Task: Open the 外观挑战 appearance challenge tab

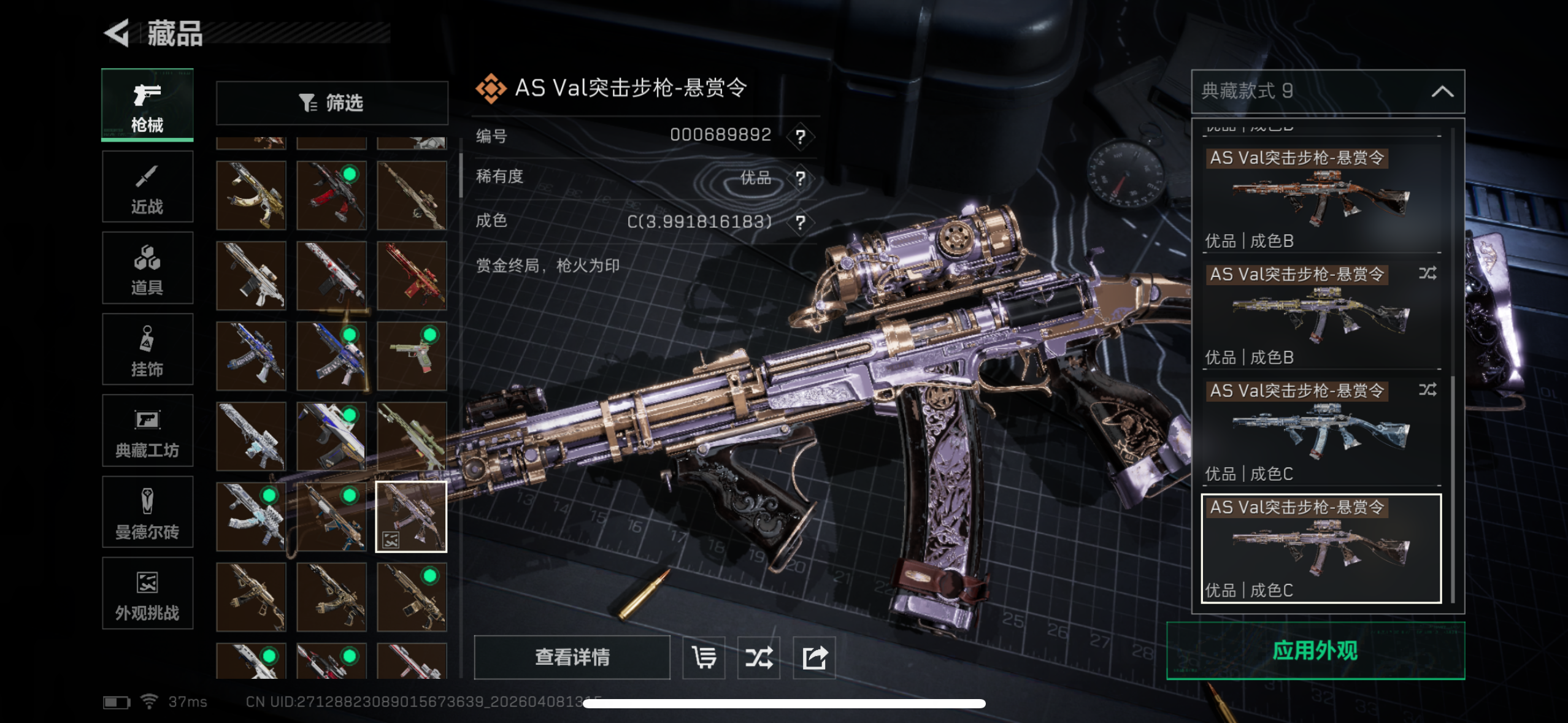Action: (147, 594)
